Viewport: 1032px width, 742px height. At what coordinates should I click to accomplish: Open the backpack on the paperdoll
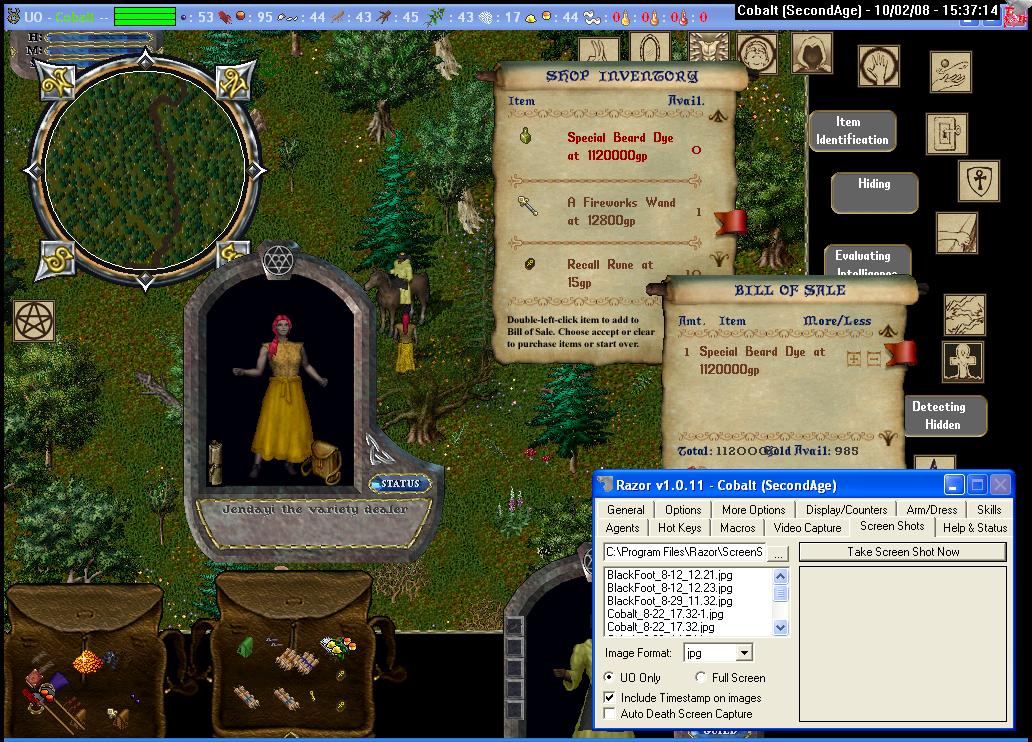tap(327, 462)
